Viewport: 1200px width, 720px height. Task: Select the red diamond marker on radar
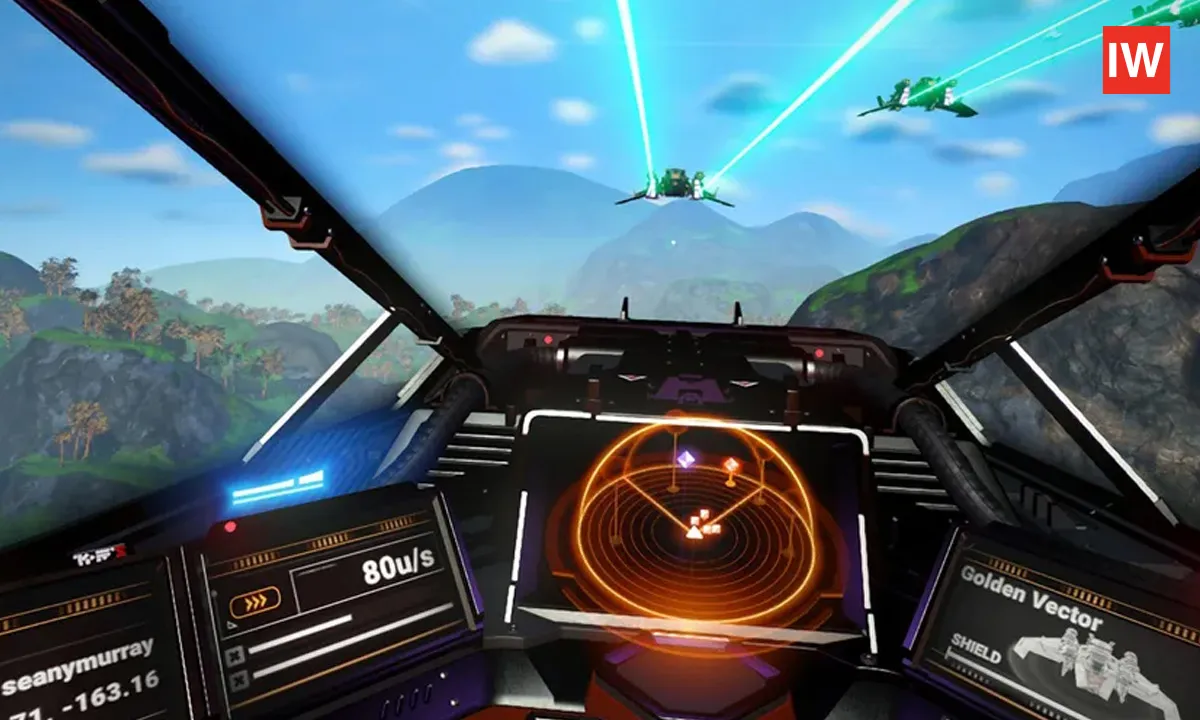[x=731, y=465]
